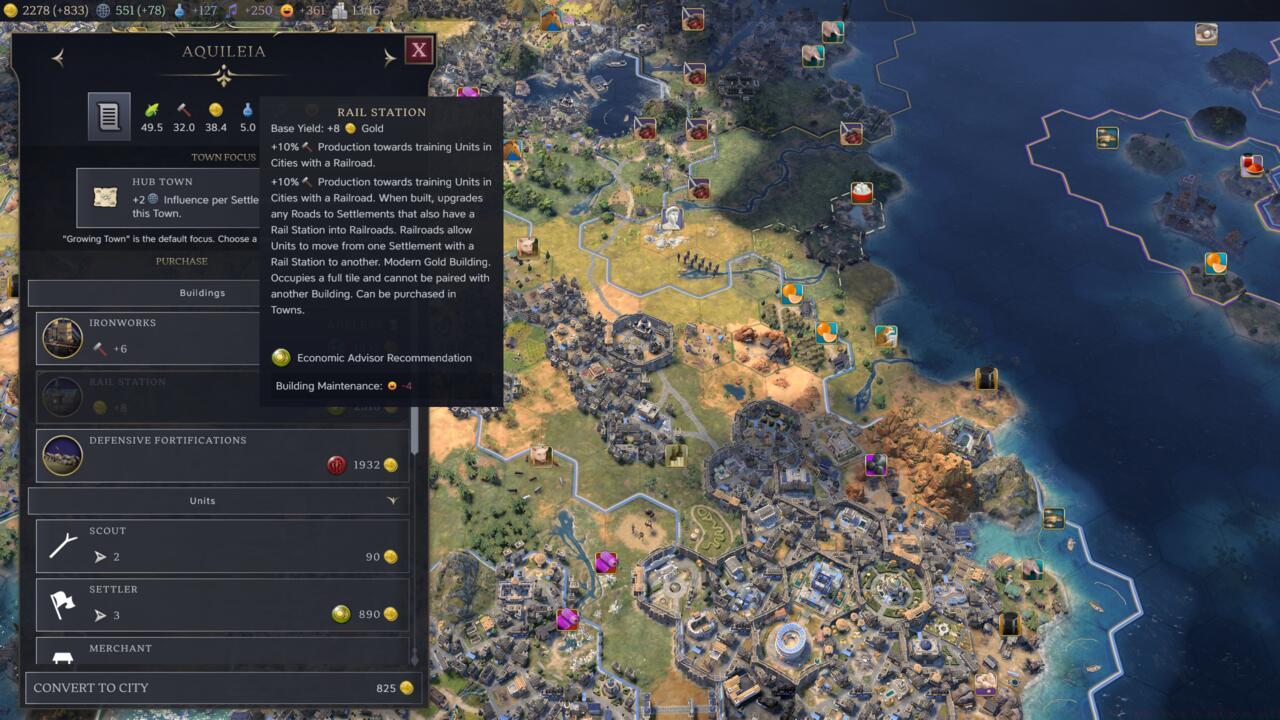
Task: Click the purchase list scrollbar
Action: pos(415,430)
